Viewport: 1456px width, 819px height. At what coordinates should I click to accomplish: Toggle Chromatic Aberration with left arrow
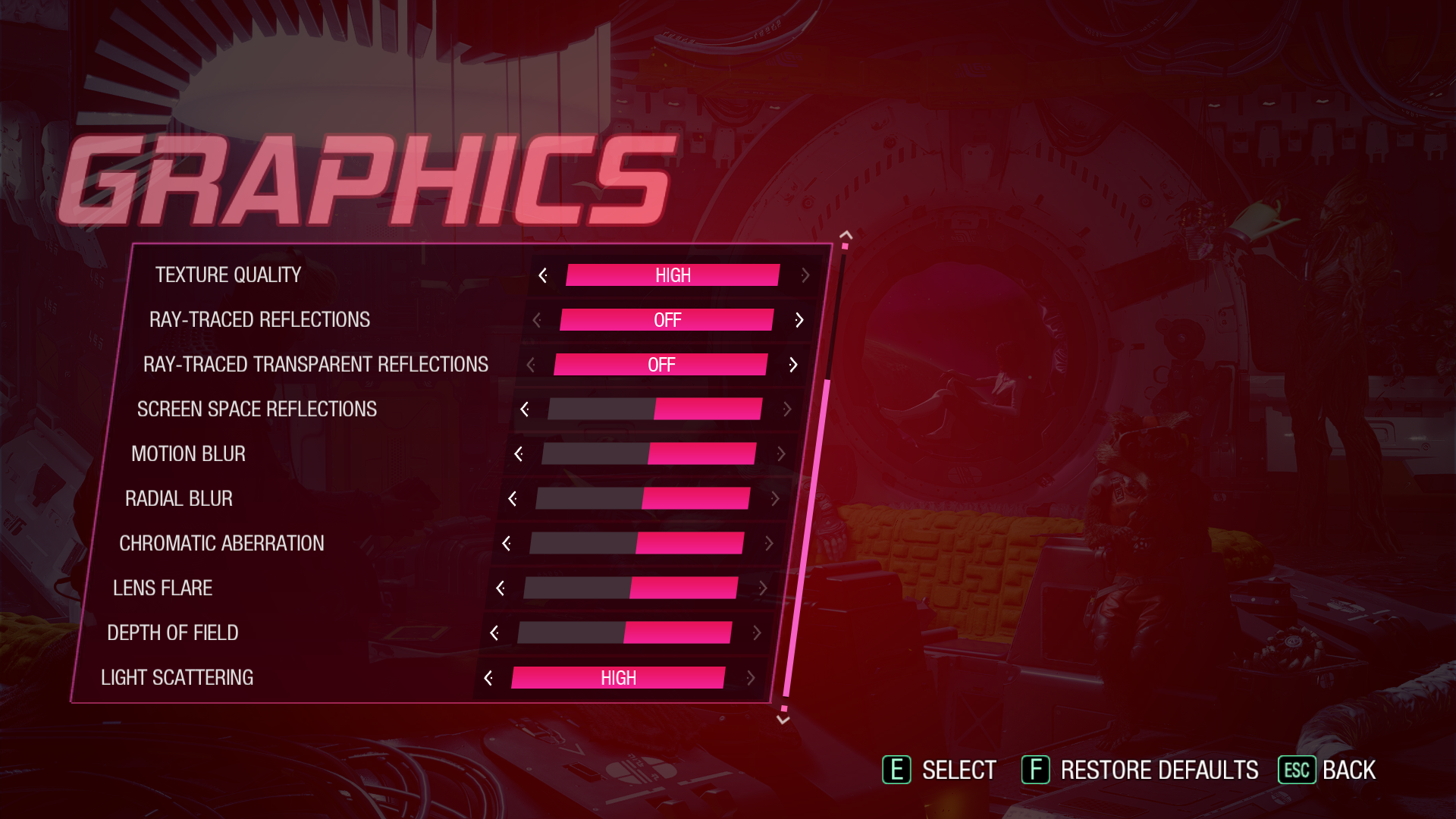(x=507, y=544)
